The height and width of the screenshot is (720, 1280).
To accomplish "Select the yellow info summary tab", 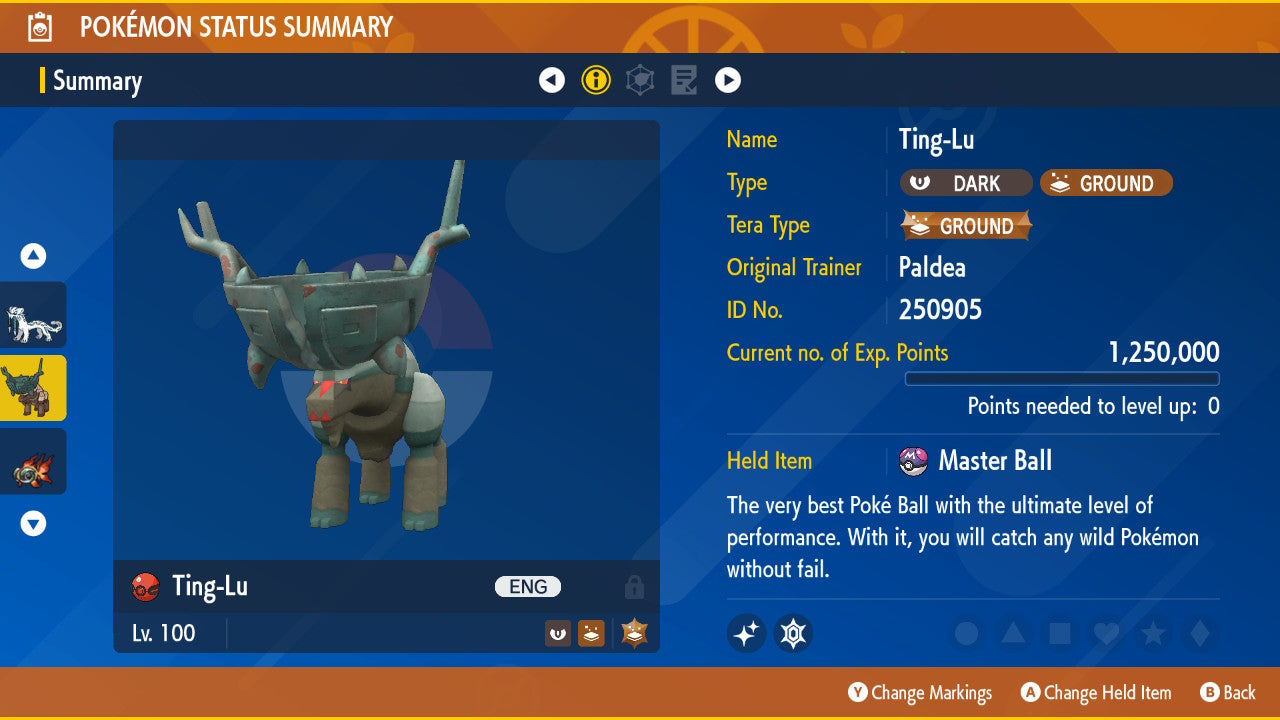I will click(x=596, y=80).
